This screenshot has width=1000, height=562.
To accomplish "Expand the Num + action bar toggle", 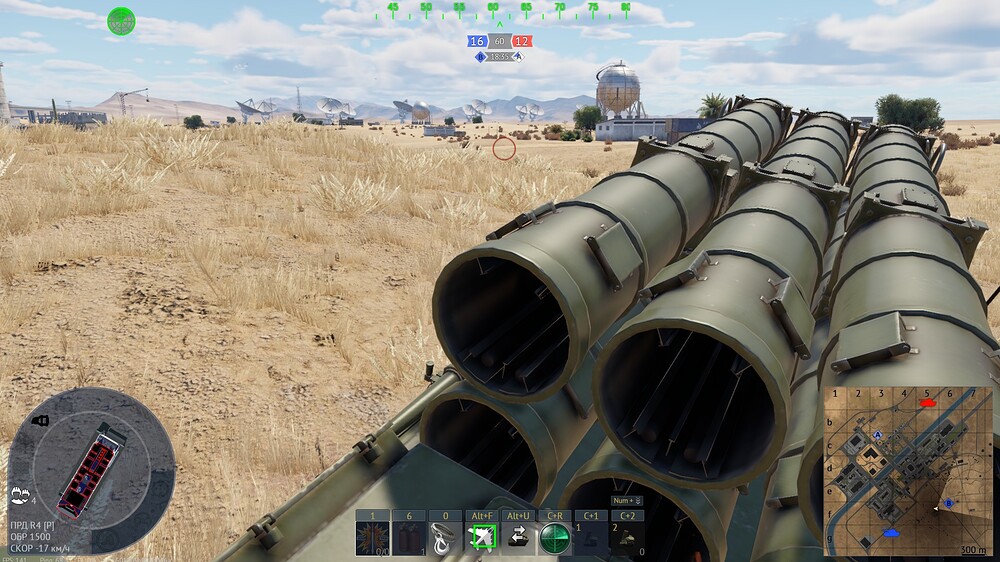I will point(628,500).
